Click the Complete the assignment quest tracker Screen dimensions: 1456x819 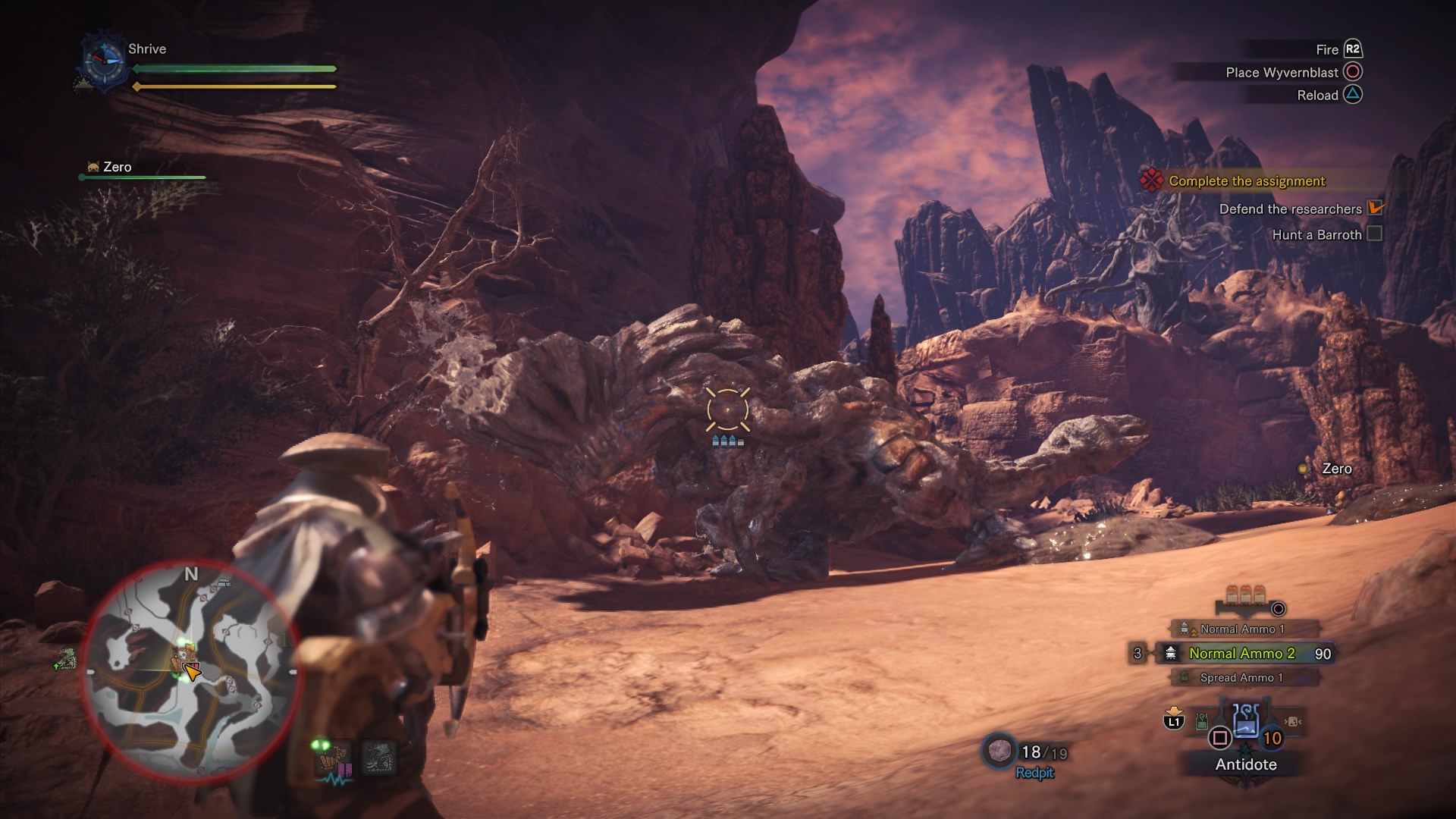pyautogui.click(x=1246, y=181)
